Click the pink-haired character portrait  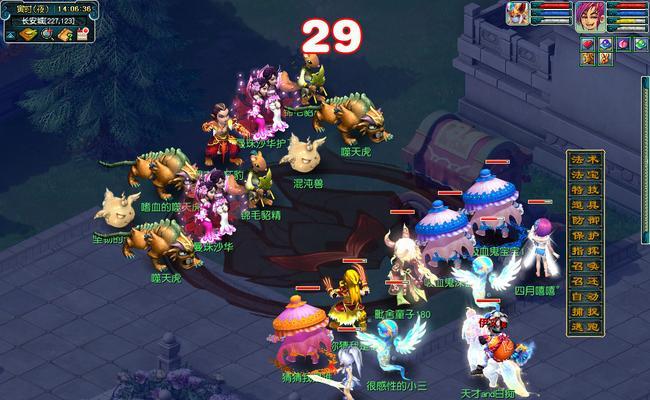click(587, 15)
